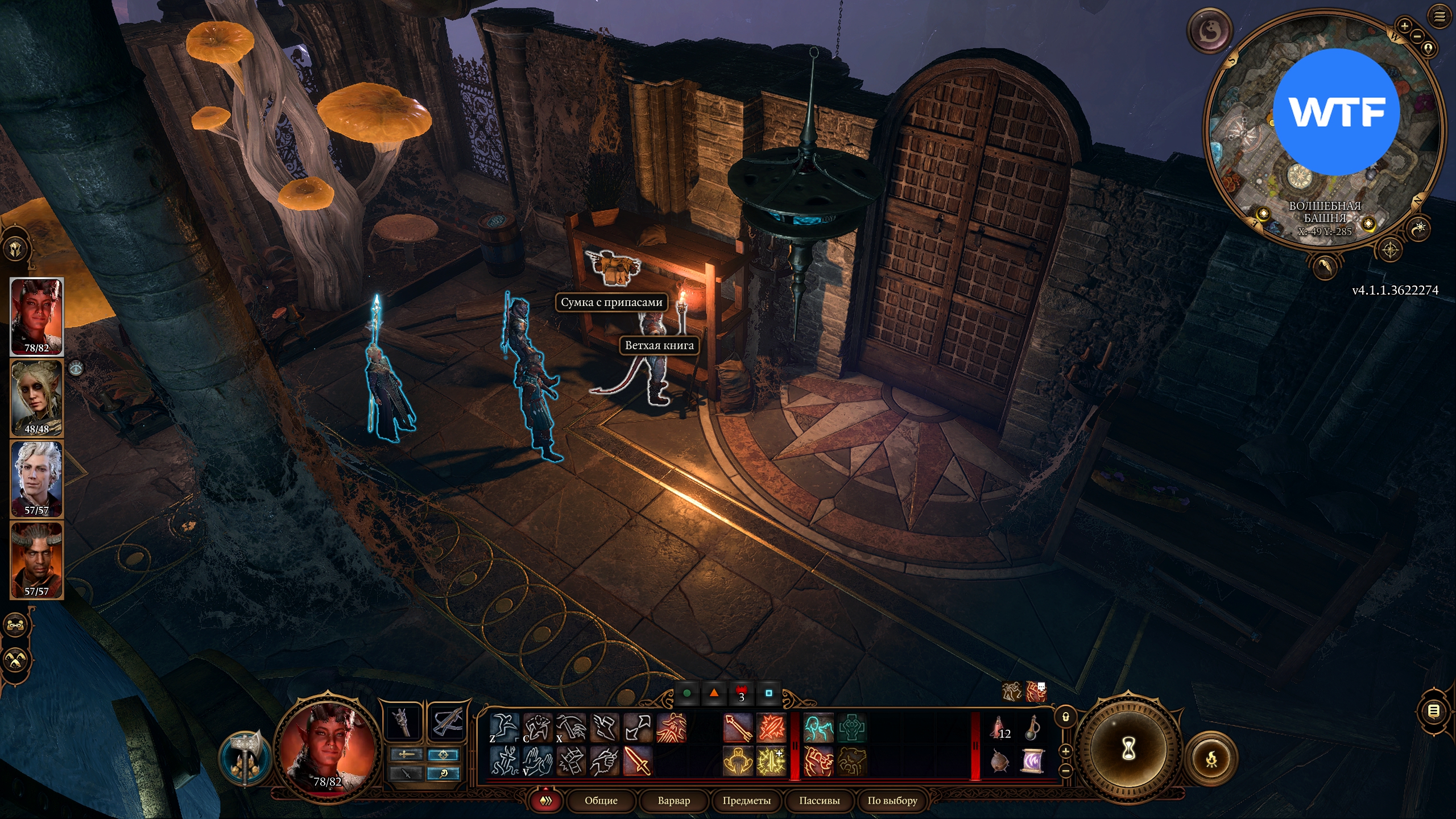Toggle group mode chain link button
This screenshot has height=819, width=1456.
tap(15, 625)
